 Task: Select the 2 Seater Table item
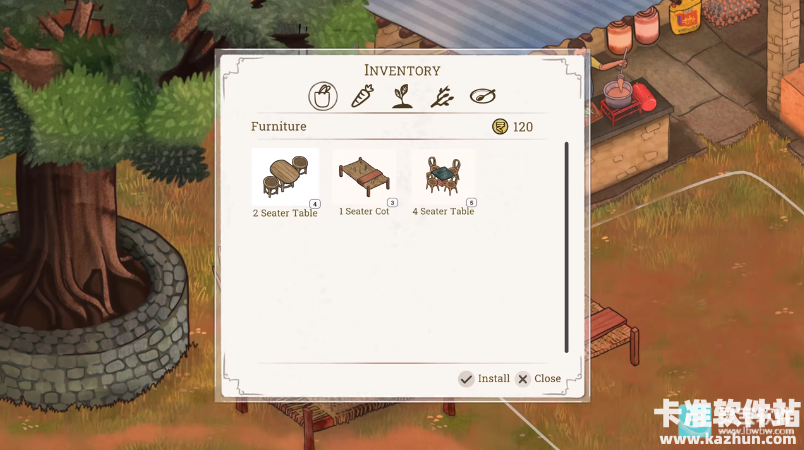point(285,178)
